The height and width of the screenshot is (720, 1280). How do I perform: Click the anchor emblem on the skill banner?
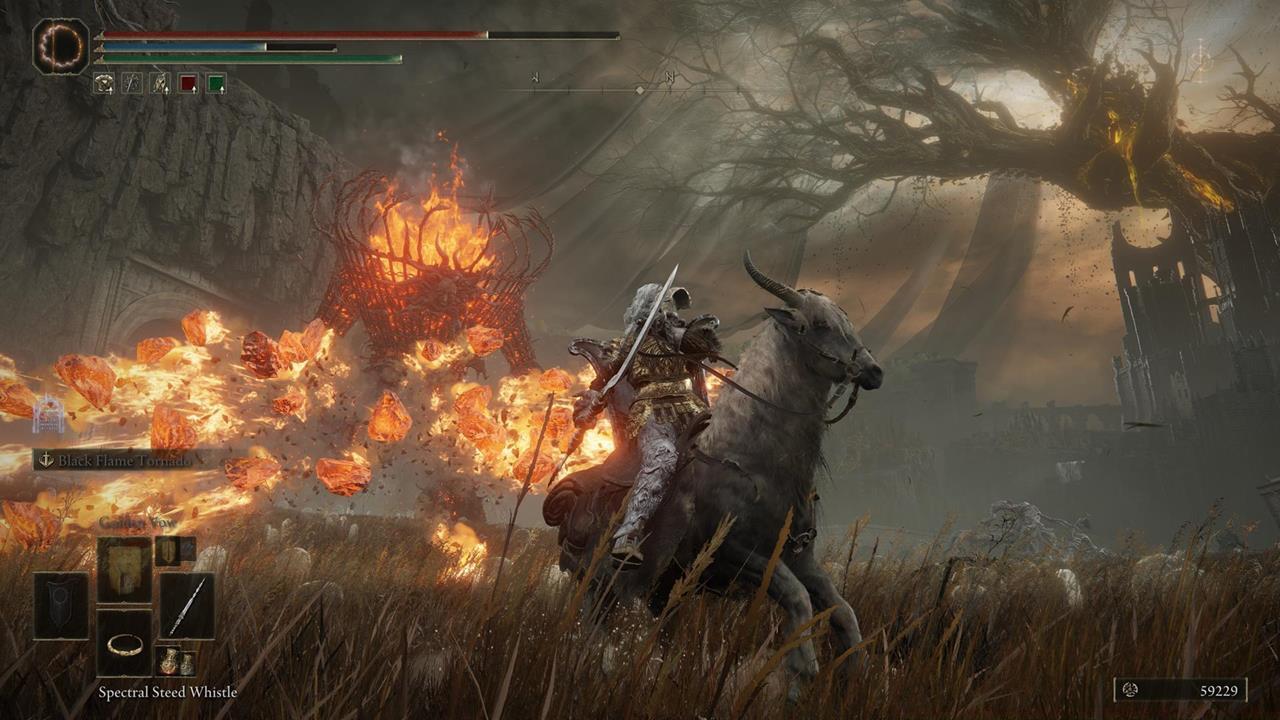tap(48, 460)
